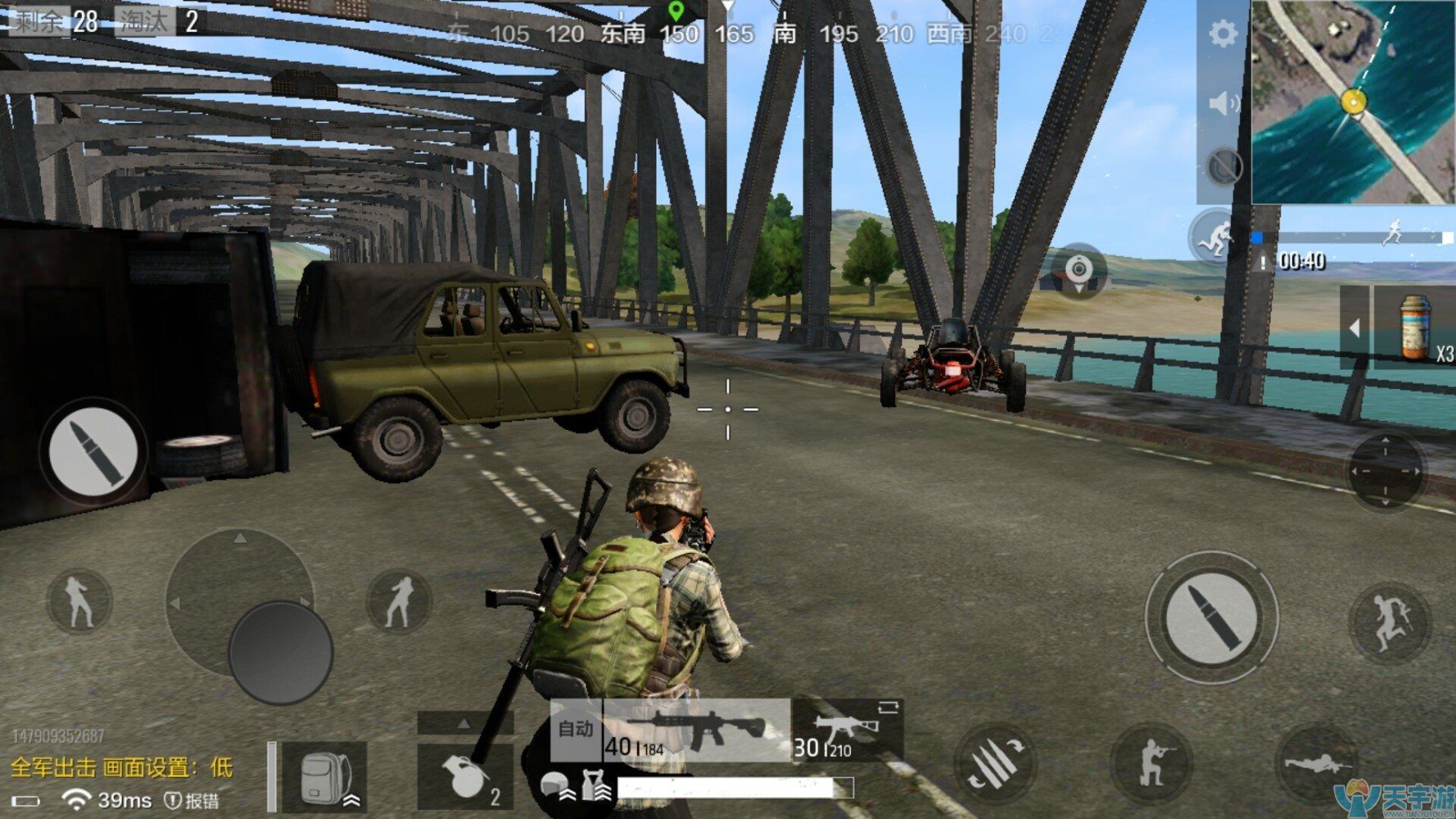The image size is (1456, 819).
Task: Click the 报错 report error button
Action: pos(193,800)
